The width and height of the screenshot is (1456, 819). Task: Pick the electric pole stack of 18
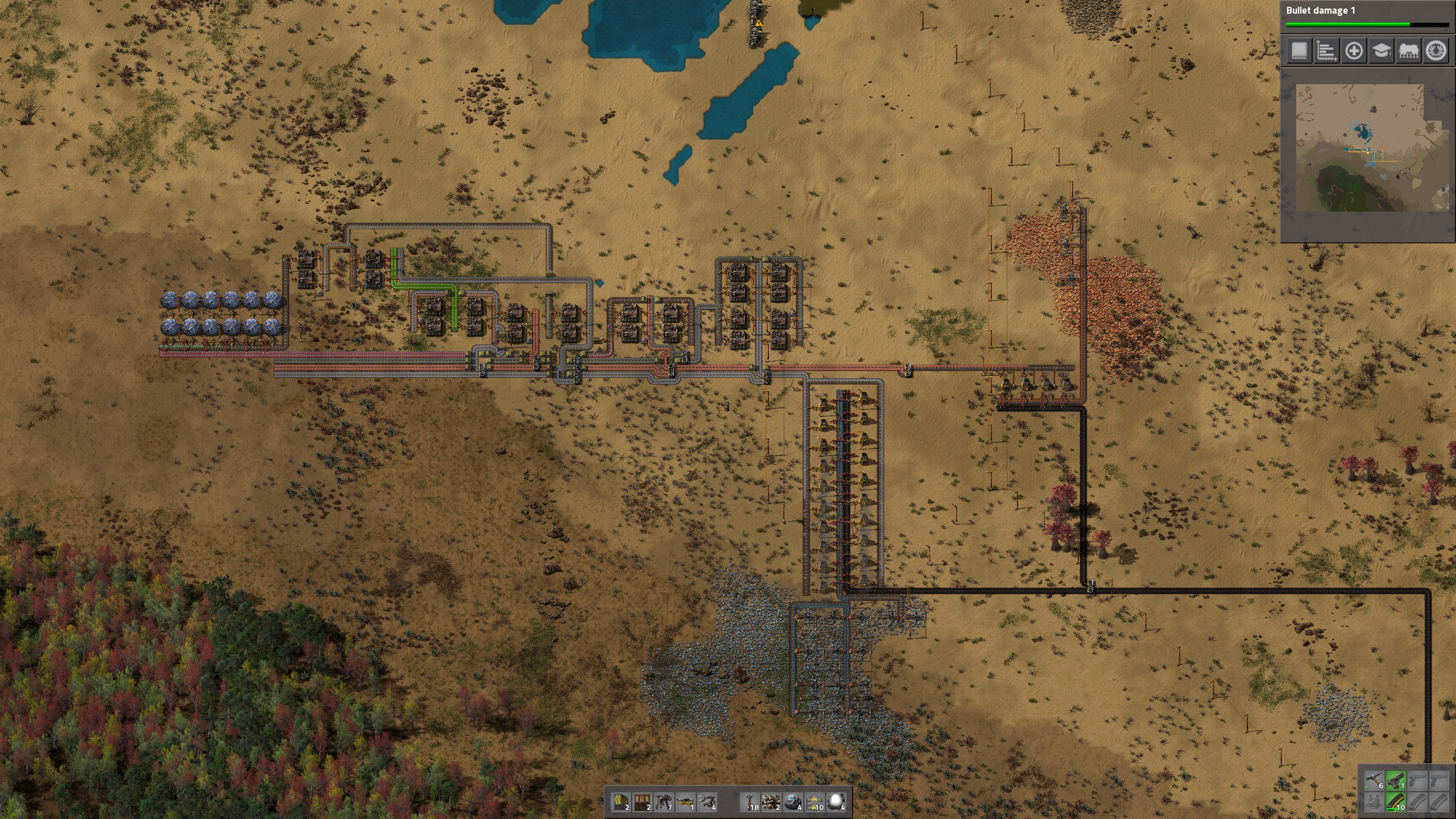click(751, 801)
